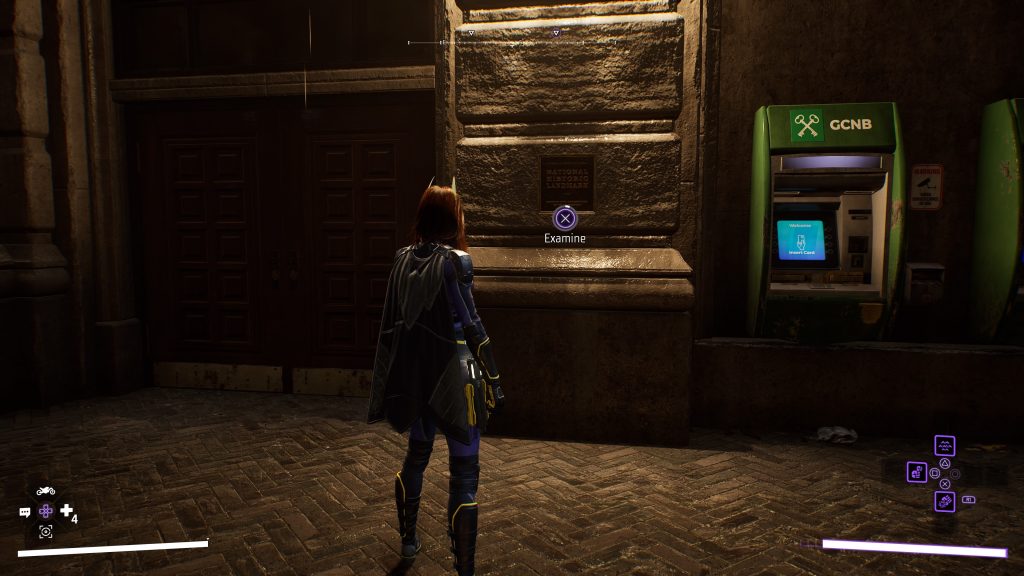Activate the left momentum ability icon

coord(917,472)
